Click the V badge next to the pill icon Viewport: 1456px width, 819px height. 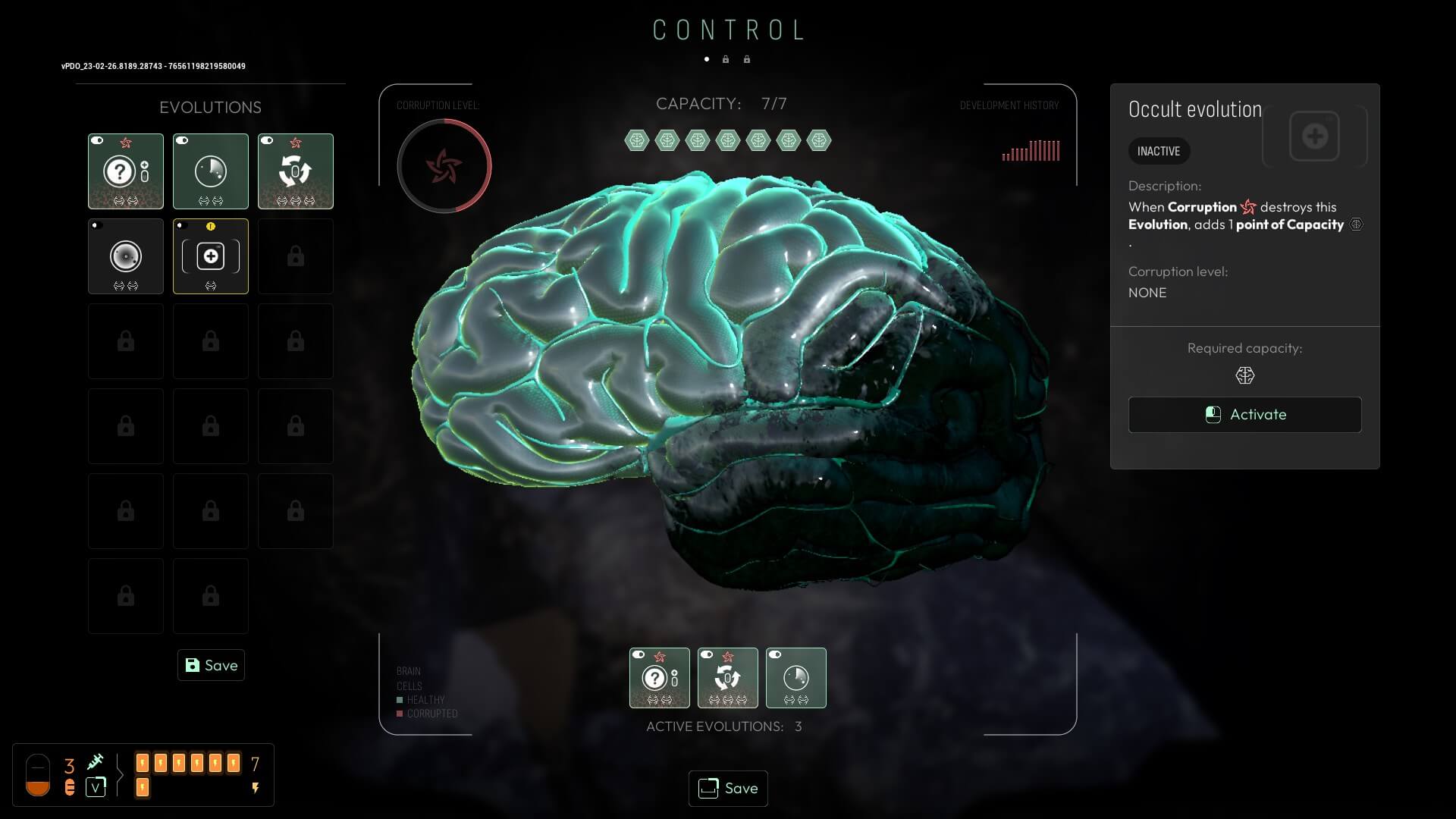[x=96, y=787]
